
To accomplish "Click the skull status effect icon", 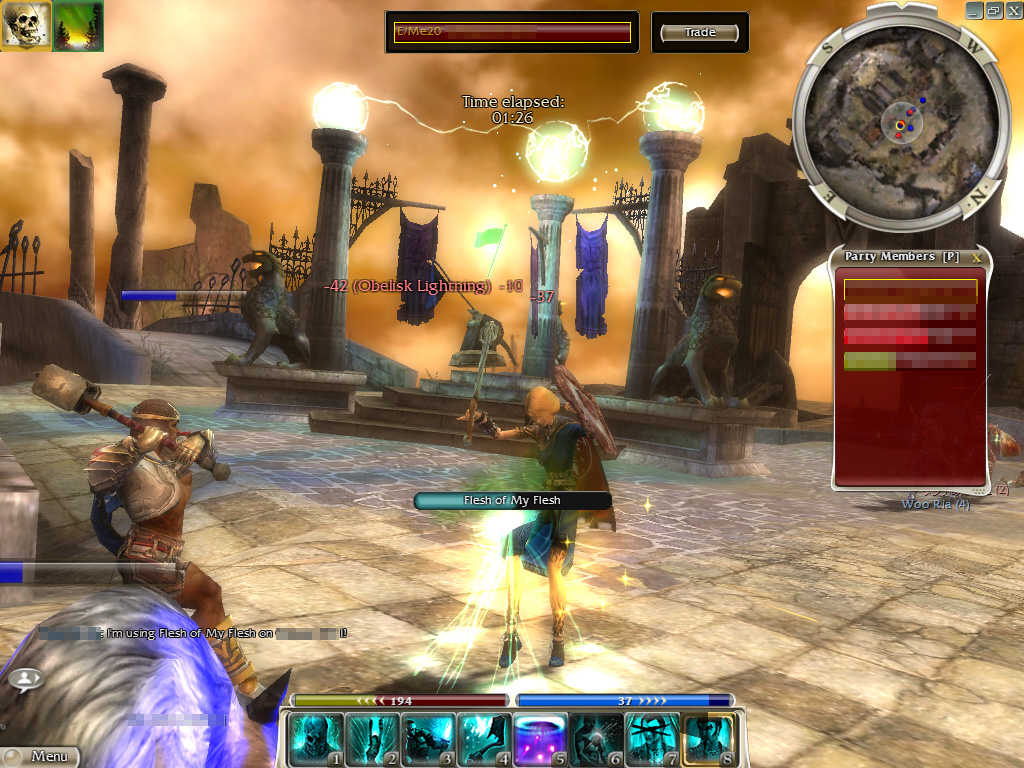I will tap(26, 26).
